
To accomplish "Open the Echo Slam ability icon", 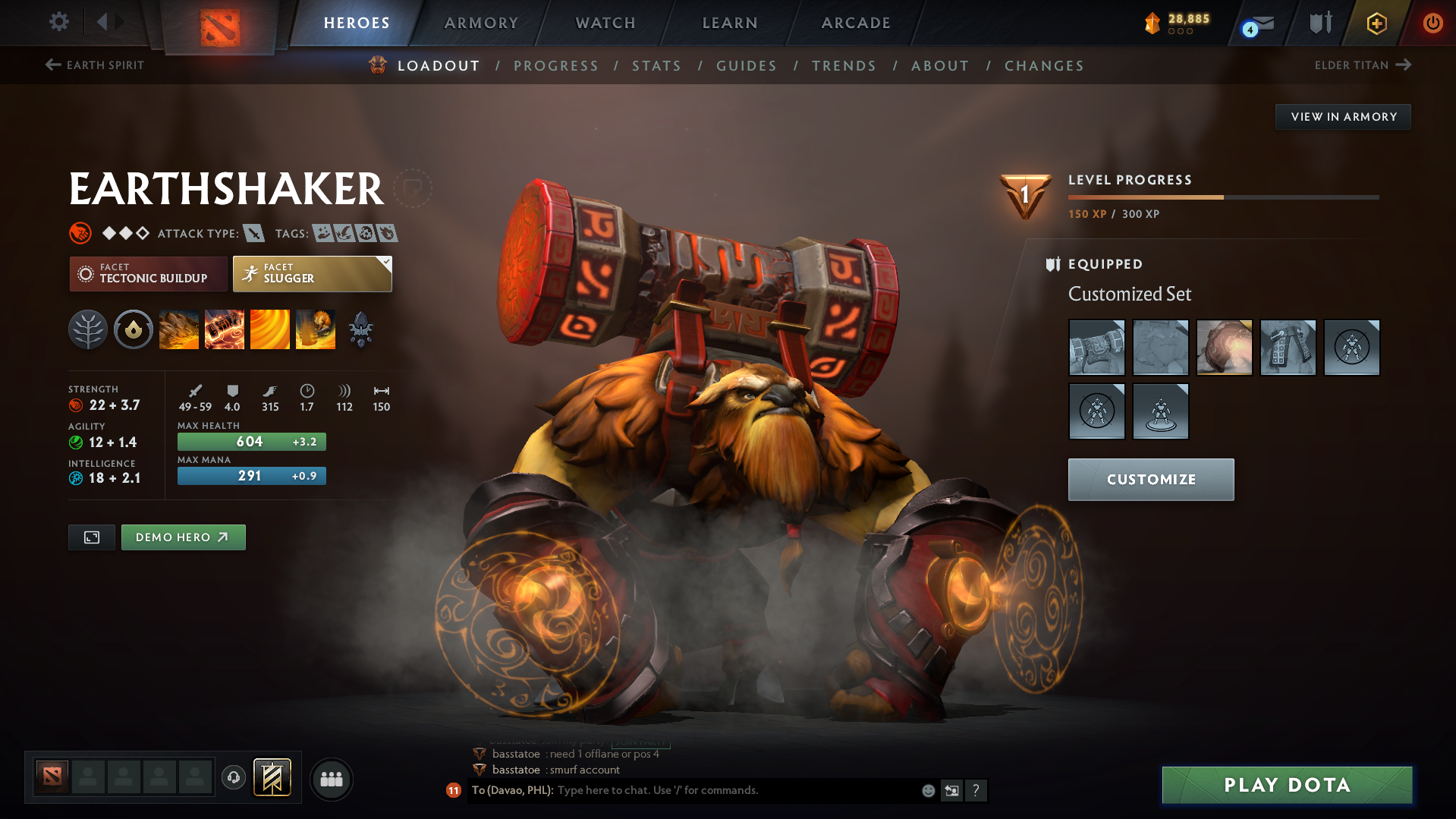I will (316, 329).
